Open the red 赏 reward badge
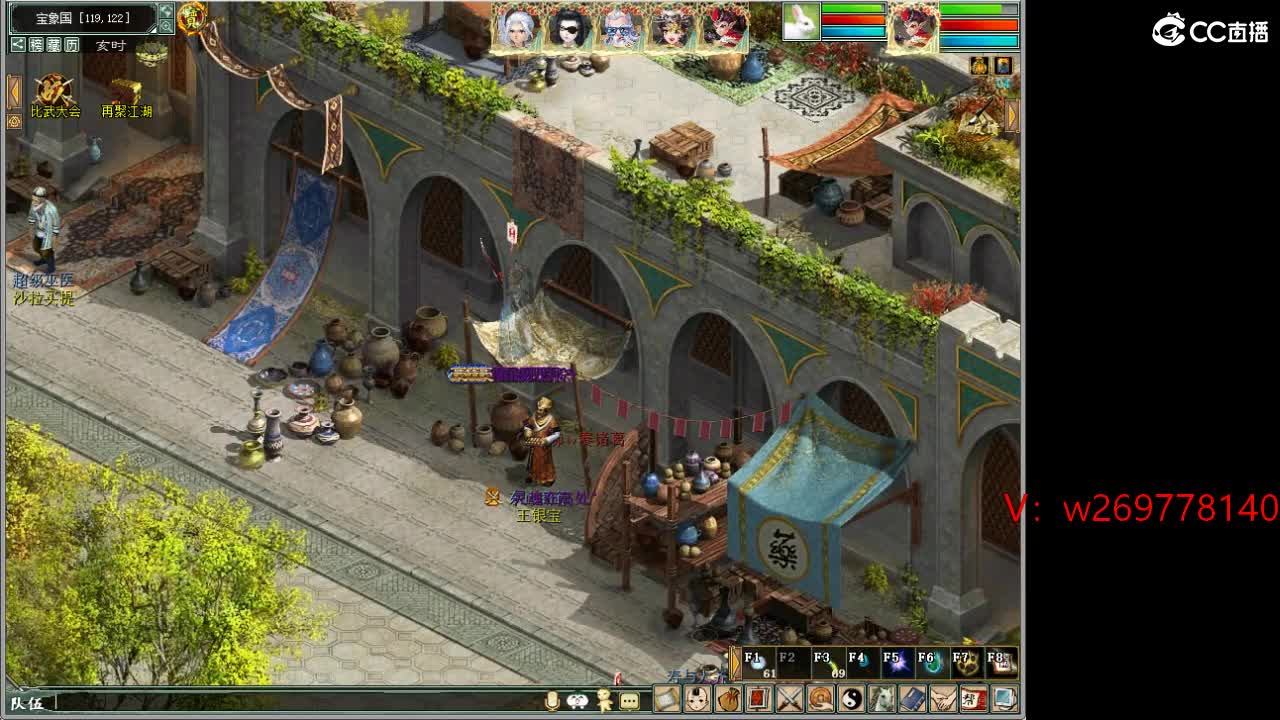1280x720 pixels. click(x=191, y=17)
